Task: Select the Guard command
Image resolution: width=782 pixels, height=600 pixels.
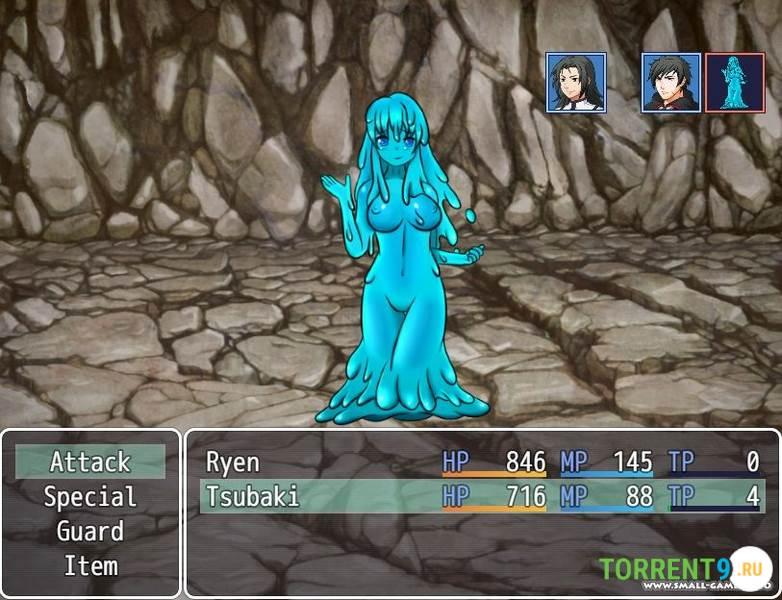Action: click(90, 531)
